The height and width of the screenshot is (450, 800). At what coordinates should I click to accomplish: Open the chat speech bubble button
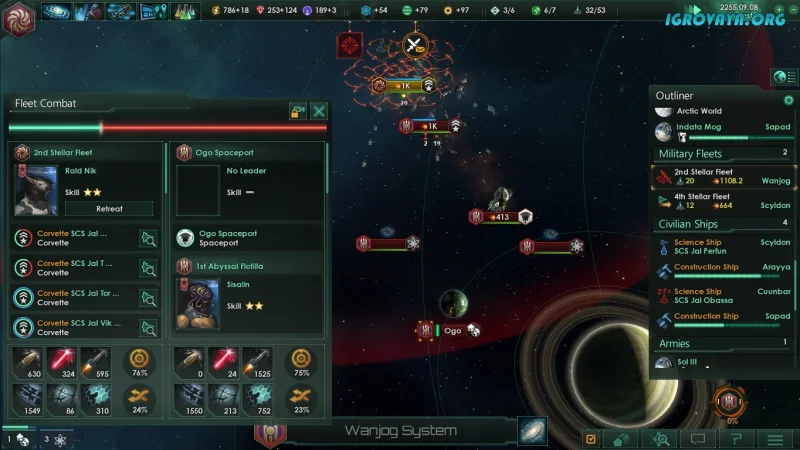pyautogui.click(x=698, y=439)
